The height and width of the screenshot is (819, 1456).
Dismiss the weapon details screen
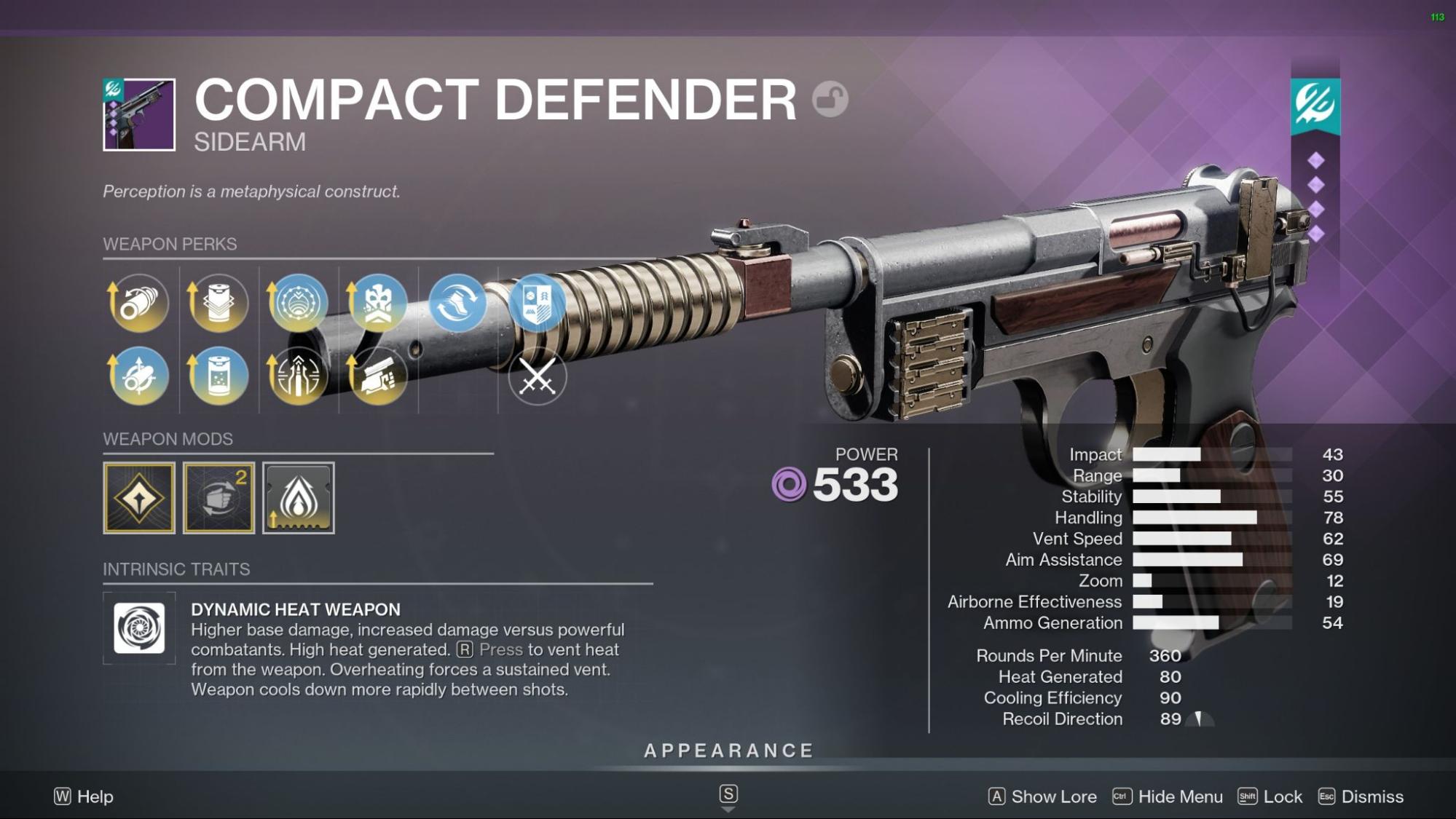click(1361, 796)
